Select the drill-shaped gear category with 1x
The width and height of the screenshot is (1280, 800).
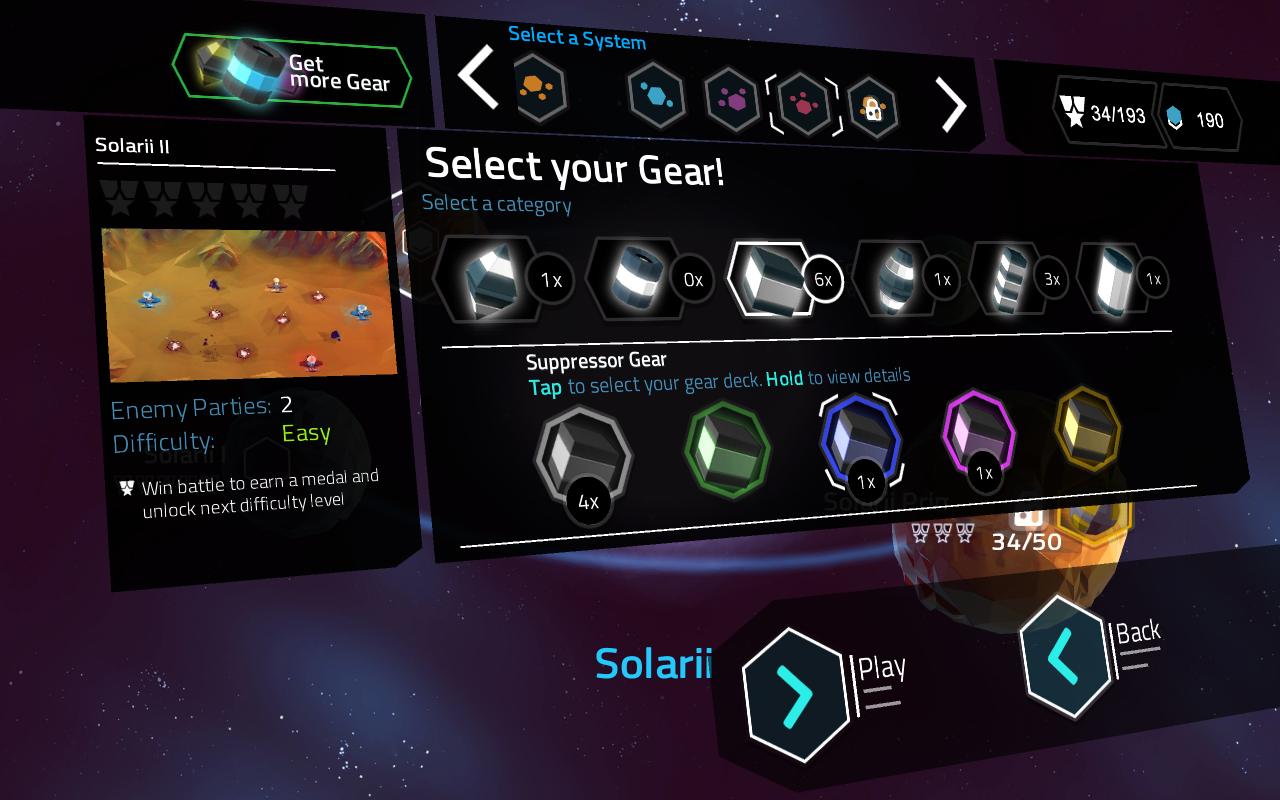click(x=488, y=279)
